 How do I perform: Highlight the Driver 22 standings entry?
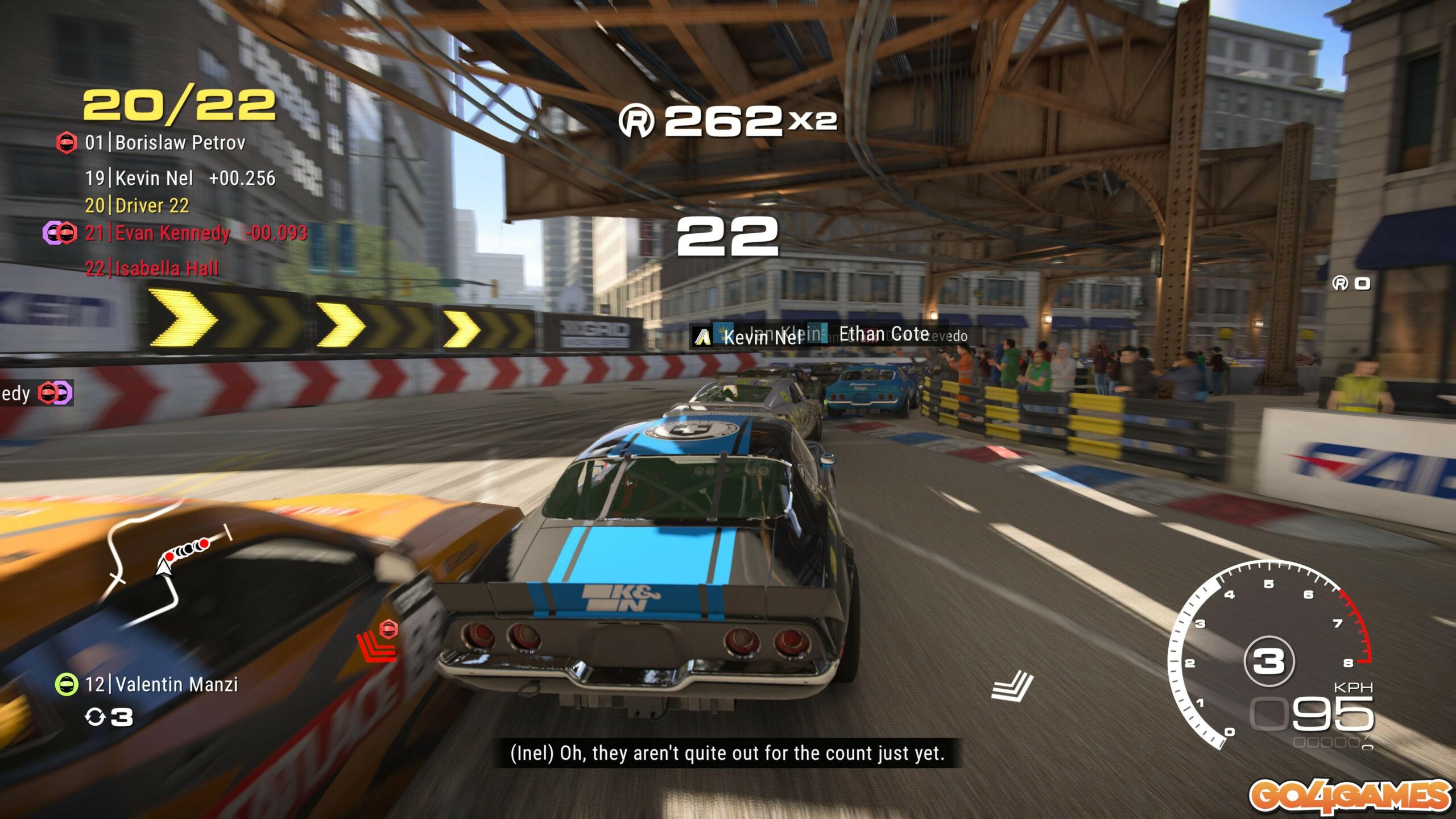(137, 205)
